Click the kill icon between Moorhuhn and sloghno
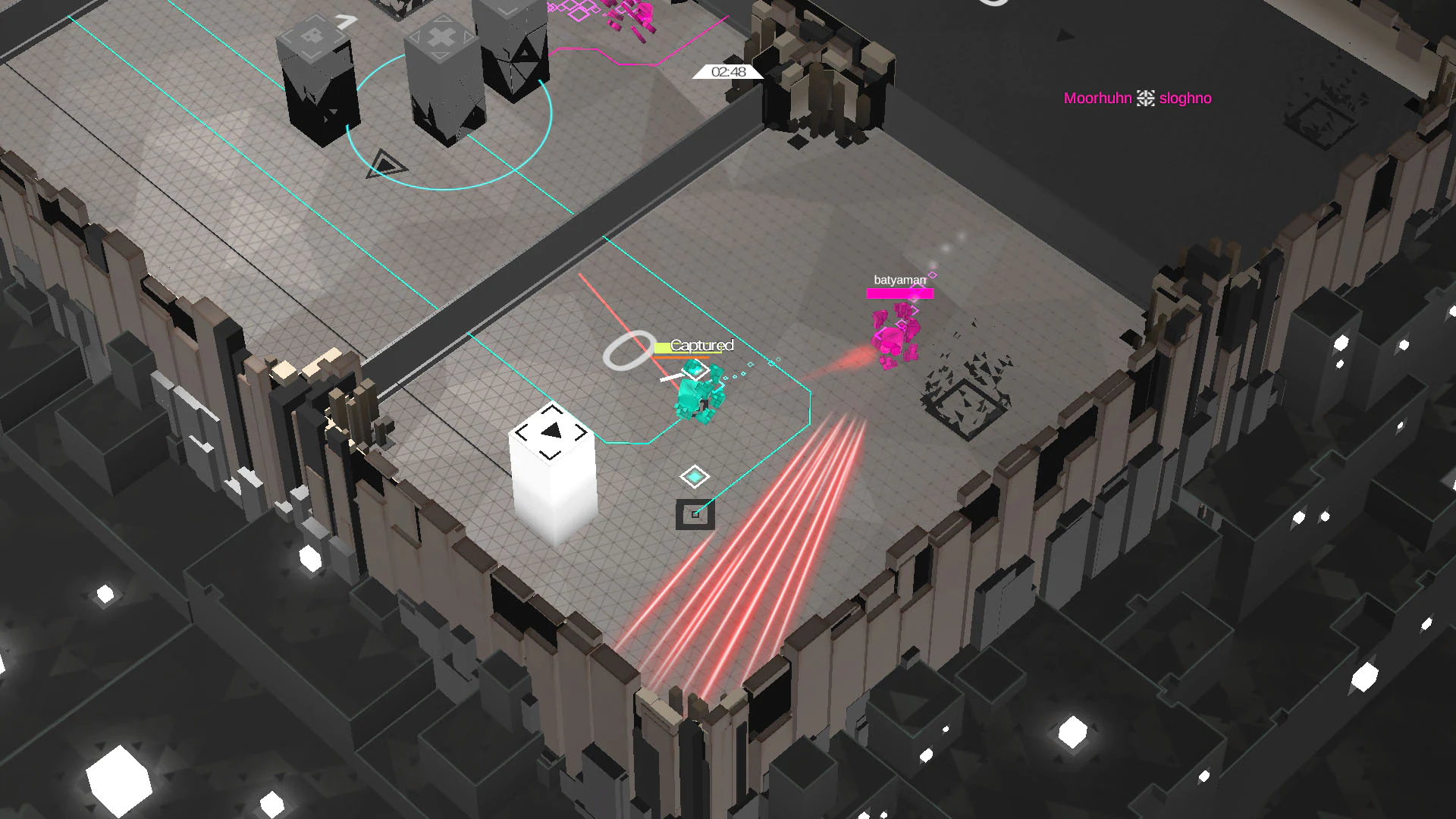Viewport: 1456px width, 819px height. (x=1144, y=98)
